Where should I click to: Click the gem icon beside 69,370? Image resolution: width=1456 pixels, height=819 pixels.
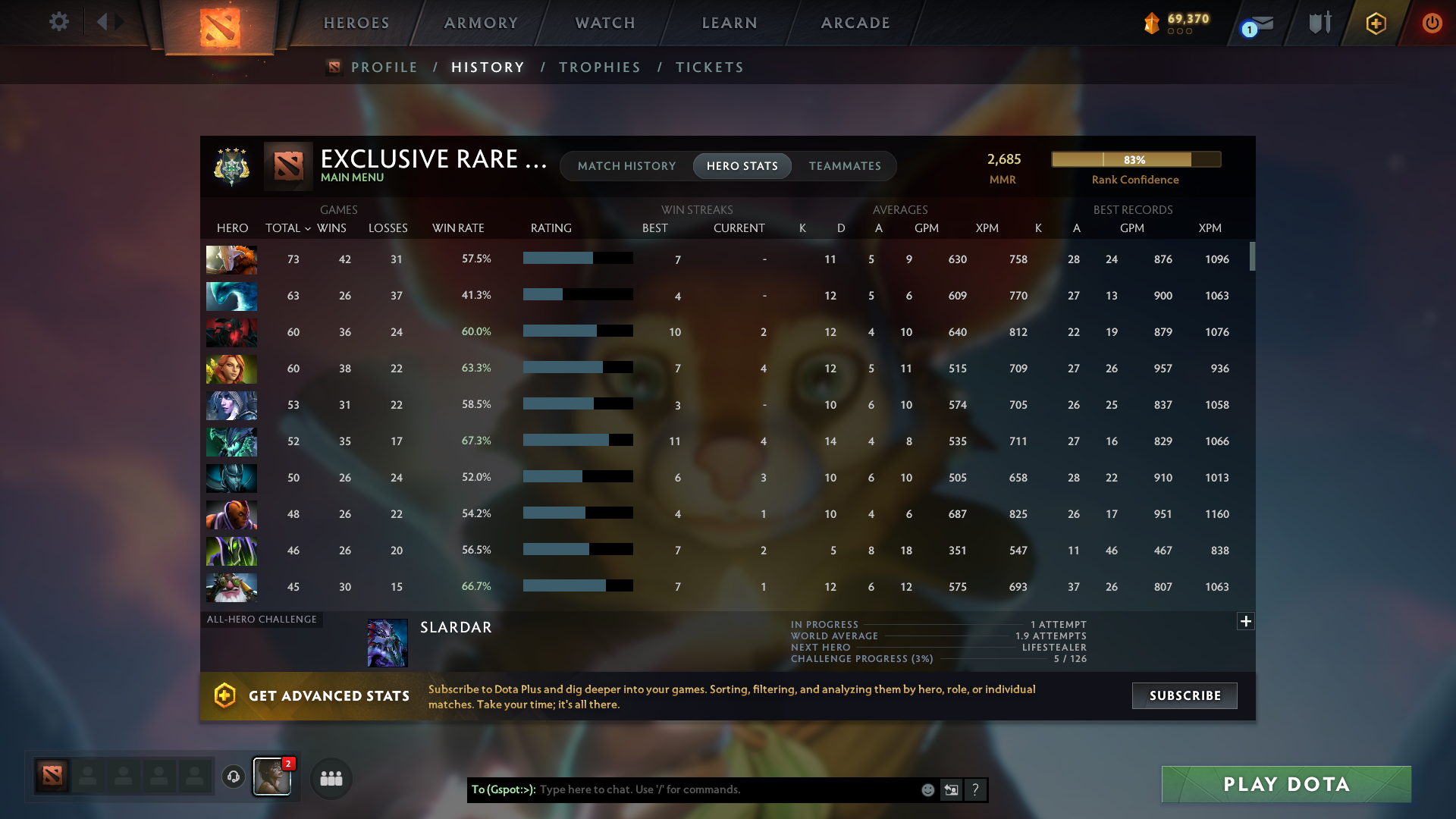pyautogui.click(x=1153, y=23)
